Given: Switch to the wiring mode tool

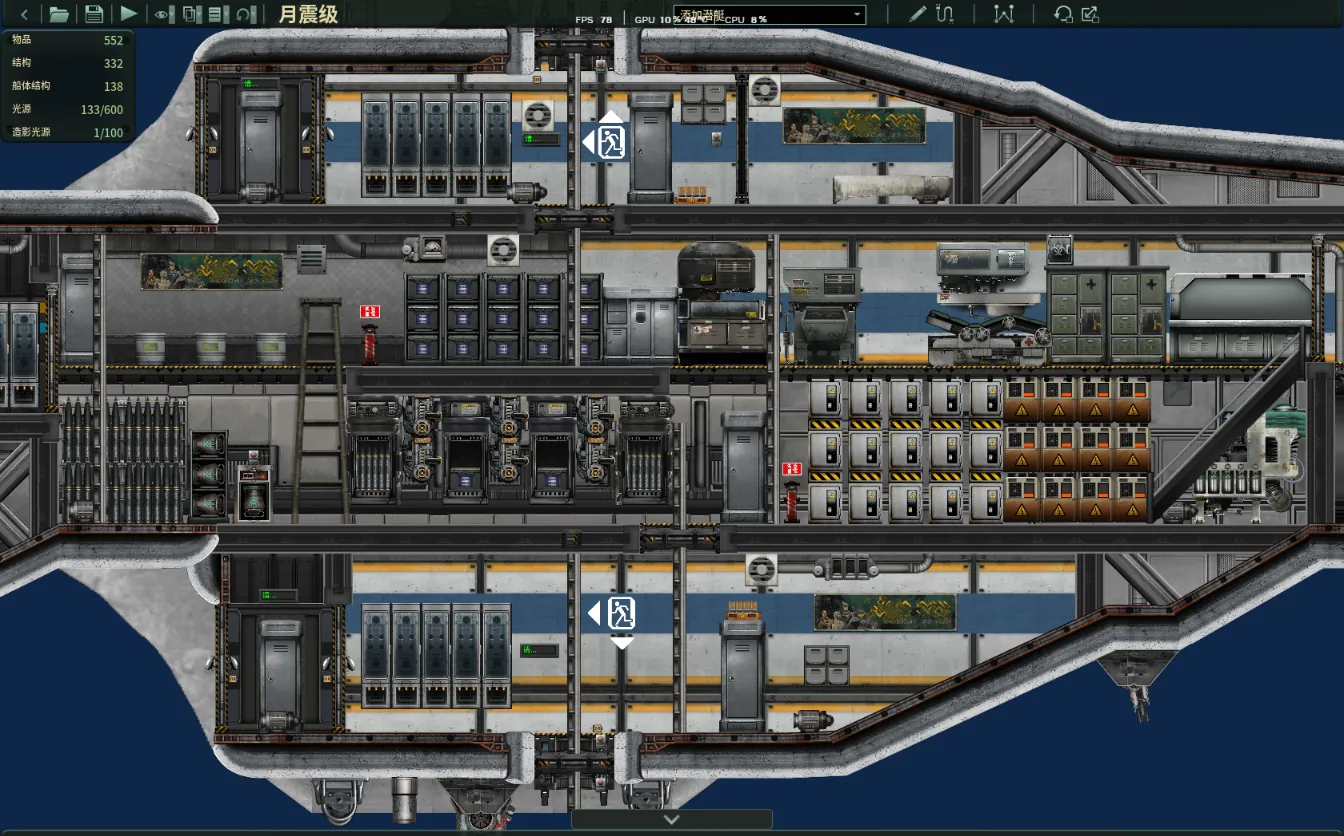Looking at the screenshot, I should 945,14.
